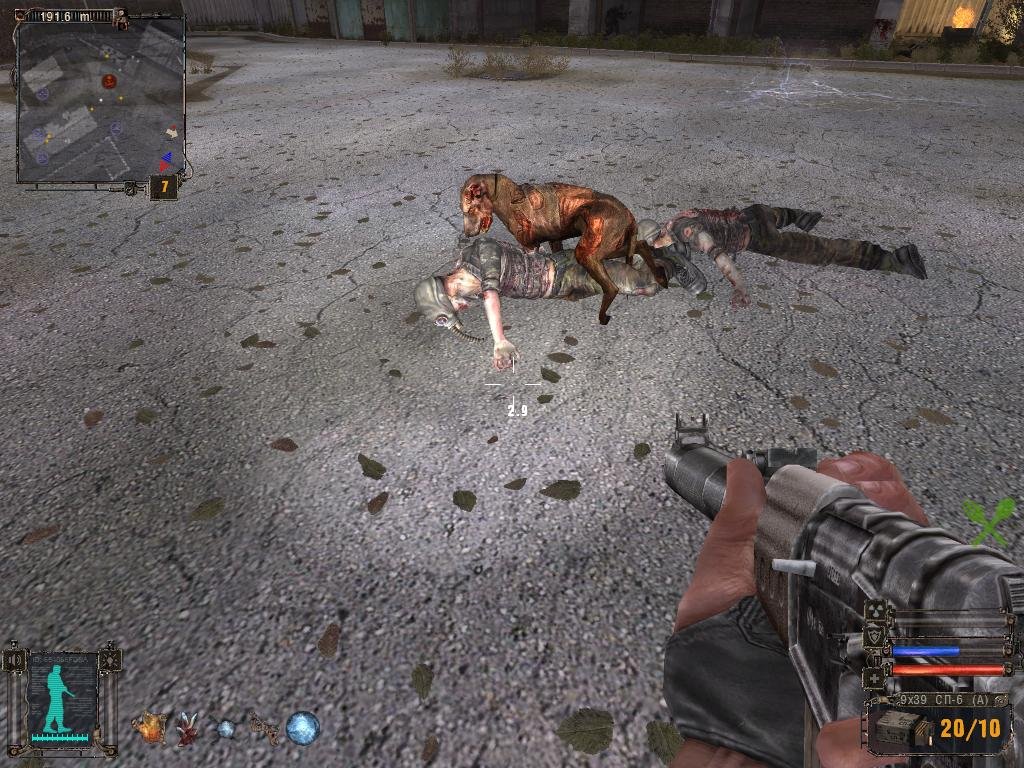Click the speaker noise indicator icon
The height and width of the screenshot is (768, 1024).
pos(12,660)
